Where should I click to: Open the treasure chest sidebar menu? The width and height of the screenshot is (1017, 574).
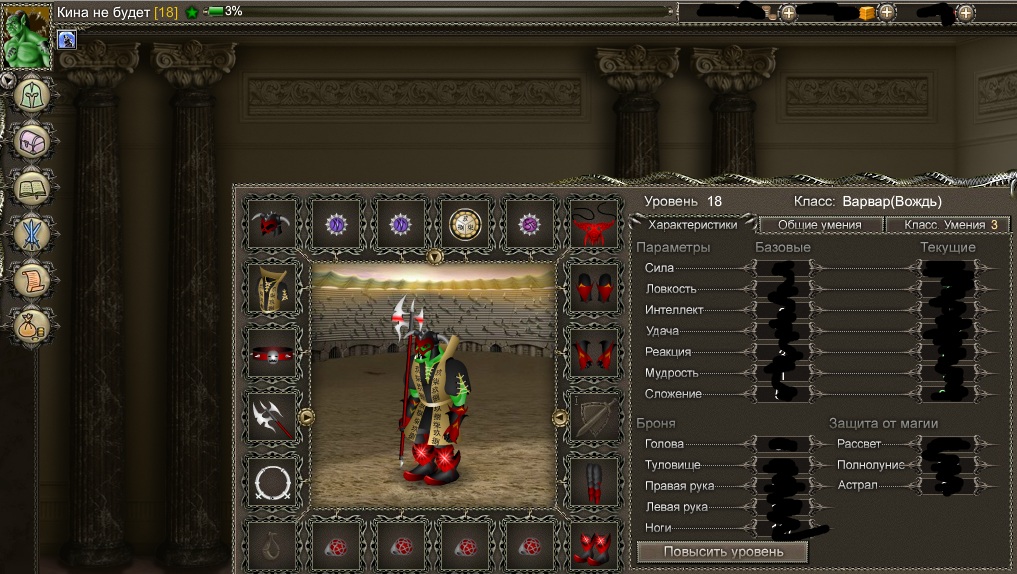point(31,142)
